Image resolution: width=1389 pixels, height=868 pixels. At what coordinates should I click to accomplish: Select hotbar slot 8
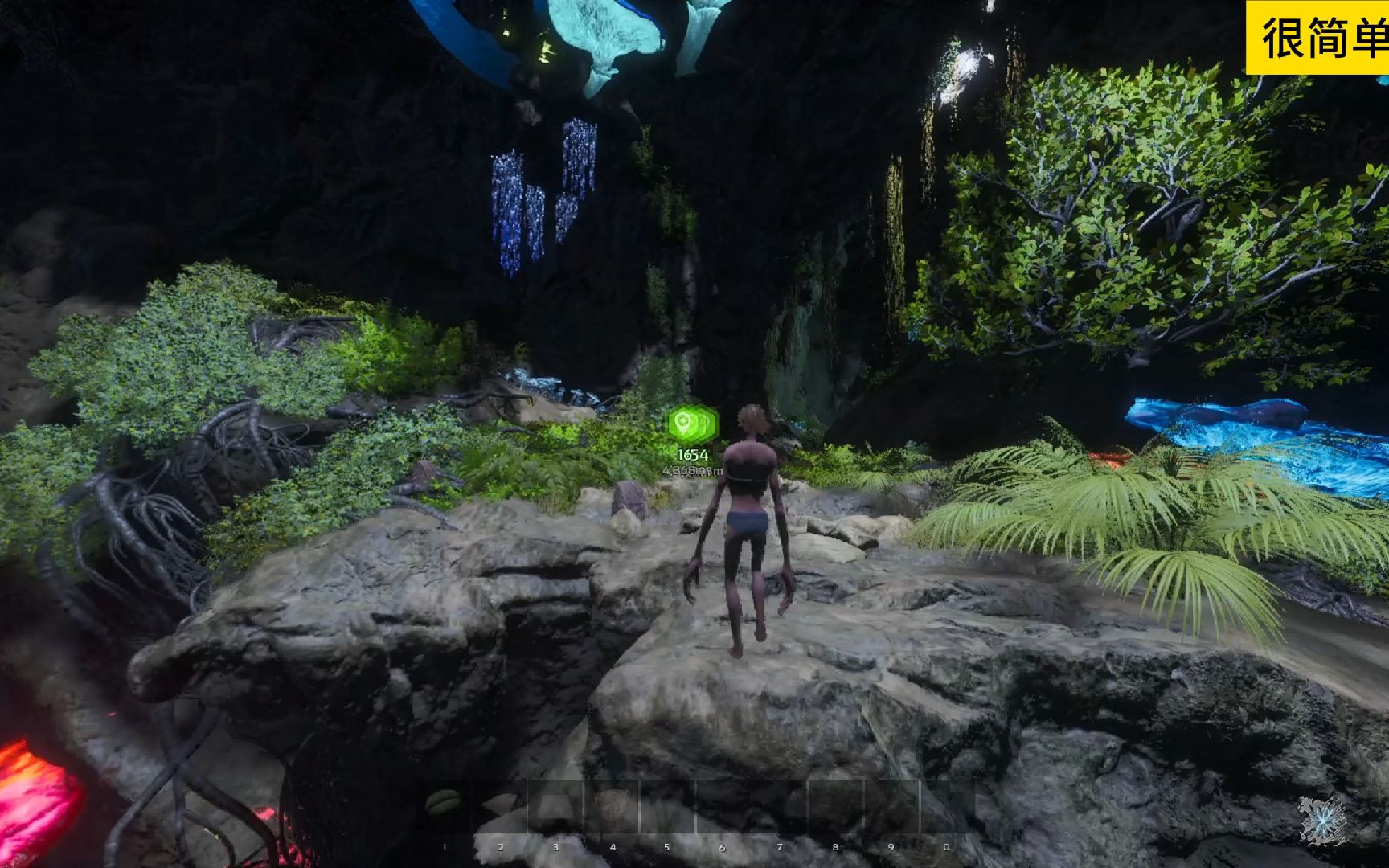coord(836,804)
